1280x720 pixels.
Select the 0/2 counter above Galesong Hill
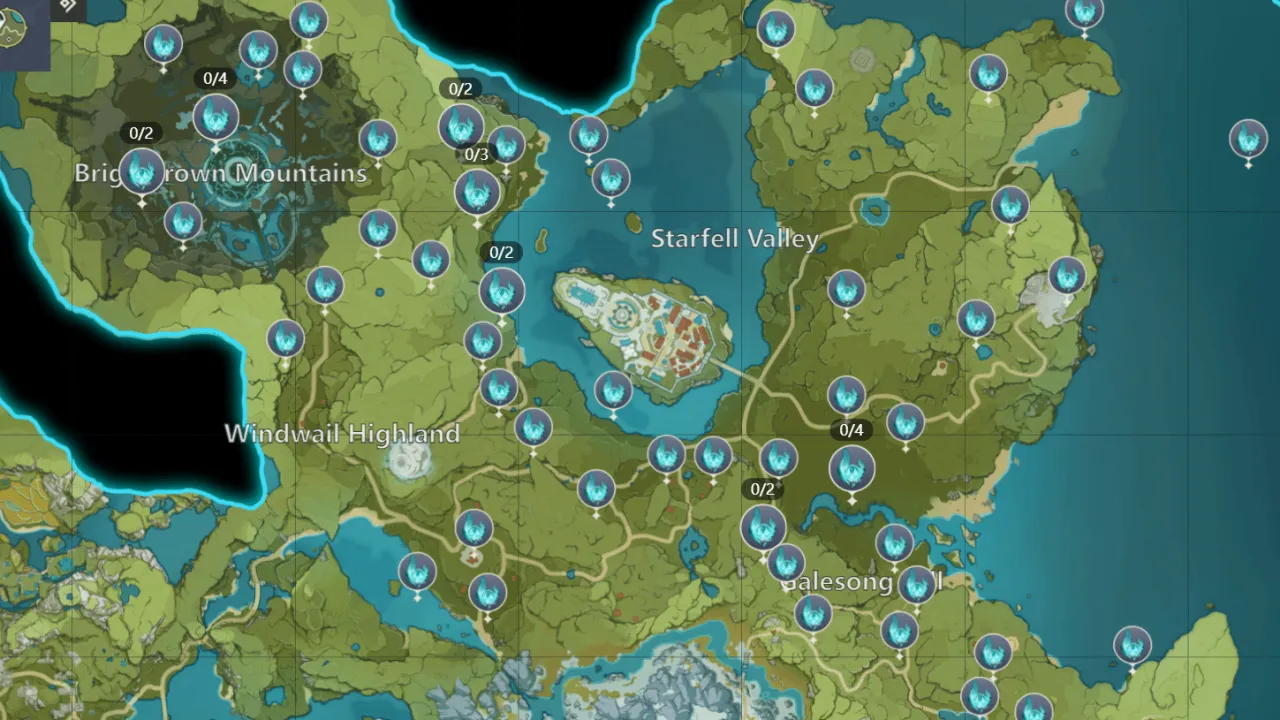[x=761, y=489]
